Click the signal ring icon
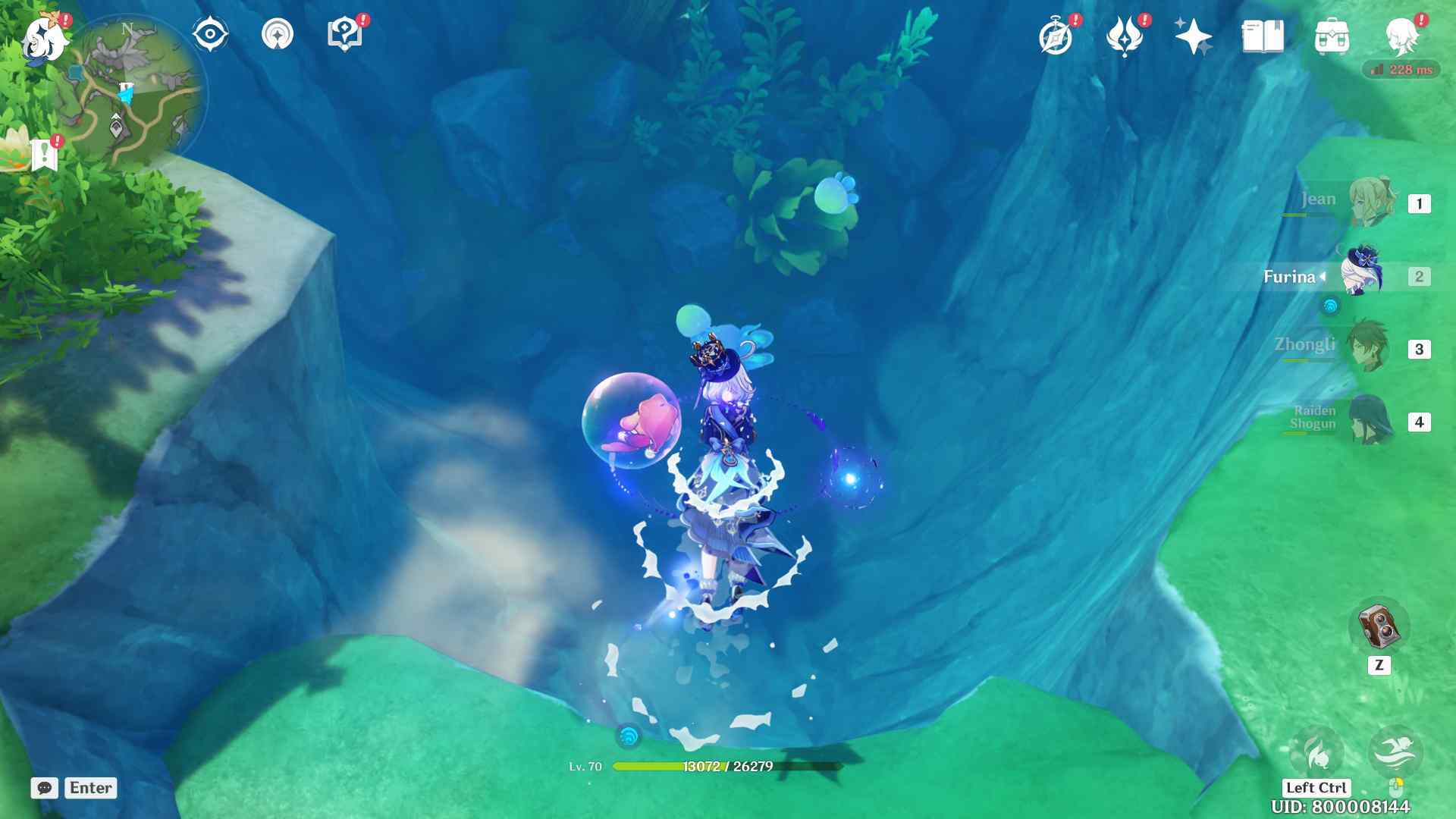 click(277, 34)
